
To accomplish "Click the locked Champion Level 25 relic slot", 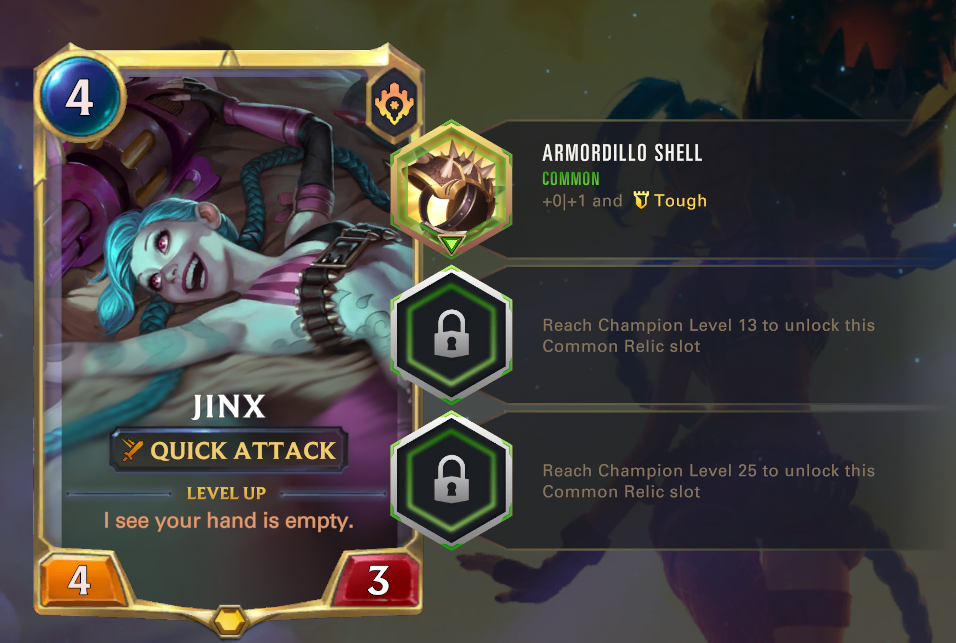I will pos(450,482).
